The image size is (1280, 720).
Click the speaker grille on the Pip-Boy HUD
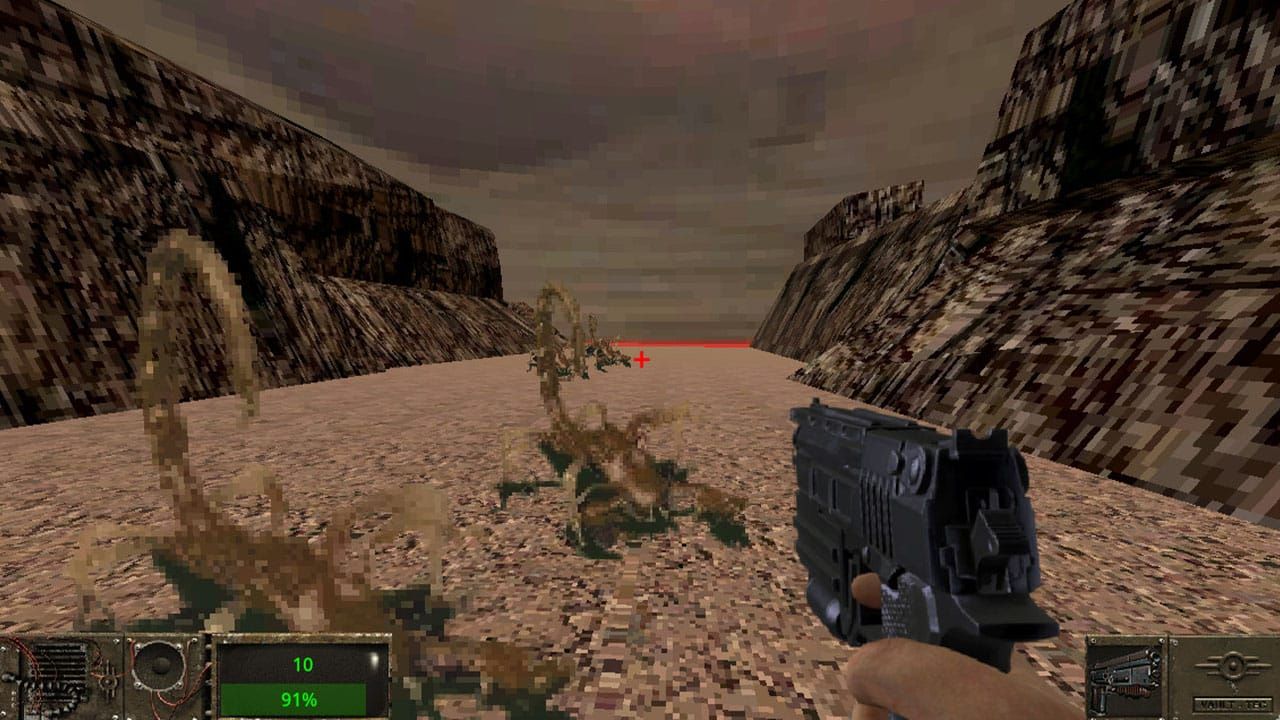[x=159, y=666]
